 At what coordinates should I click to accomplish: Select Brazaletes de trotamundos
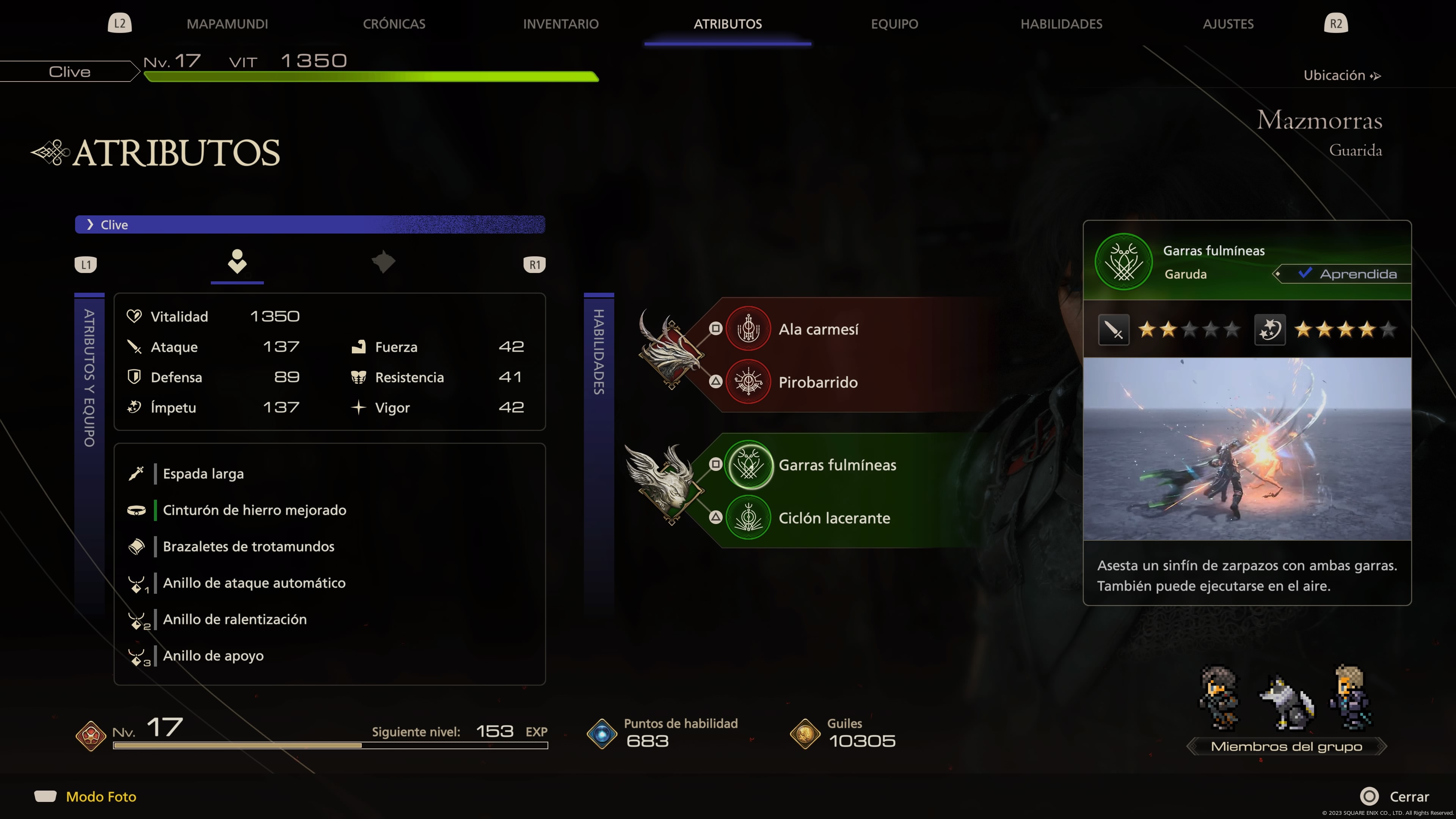[249, 546]
